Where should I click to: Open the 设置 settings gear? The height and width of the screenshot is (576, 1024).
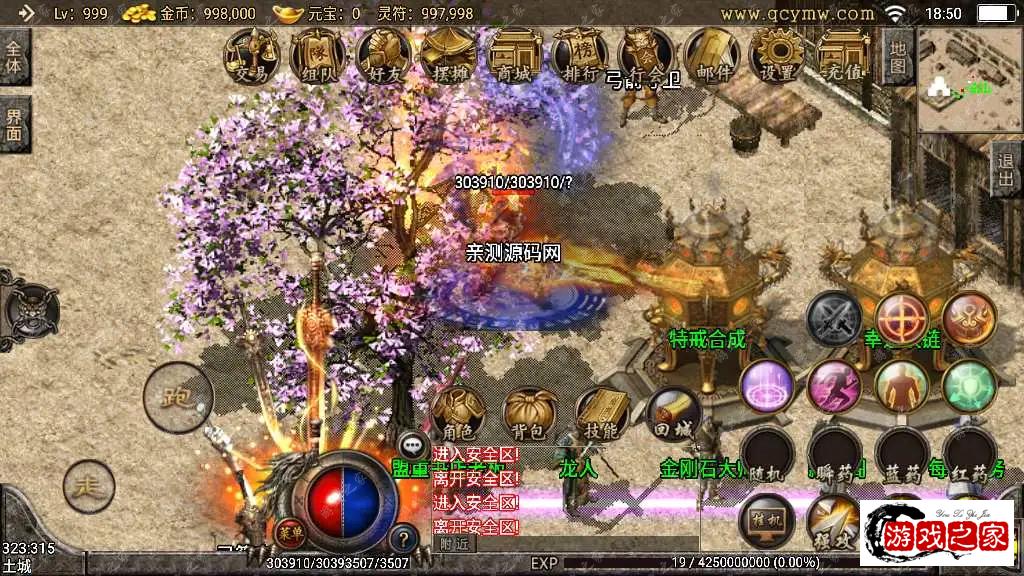tap(777, 55)
